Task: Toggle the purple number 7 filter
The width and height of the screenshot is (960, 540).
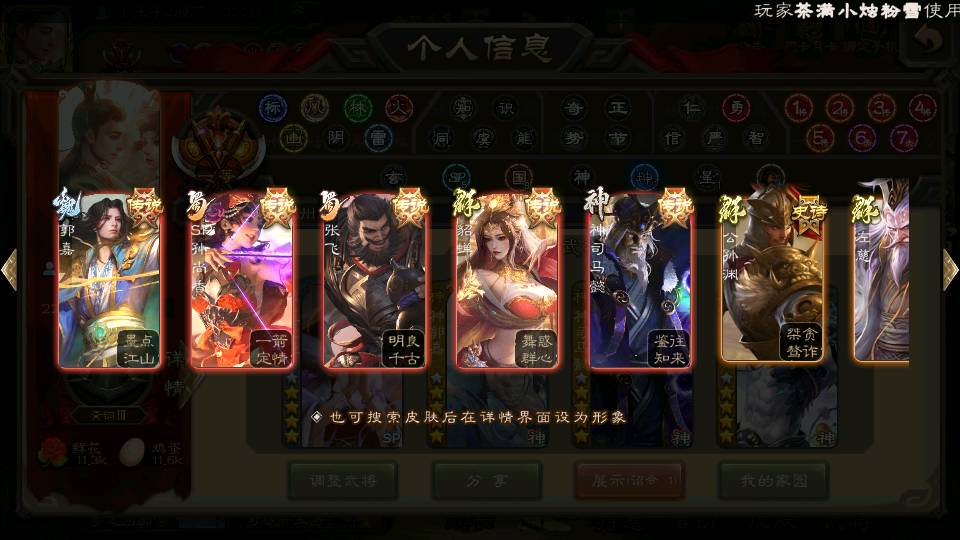Action: 903,137
